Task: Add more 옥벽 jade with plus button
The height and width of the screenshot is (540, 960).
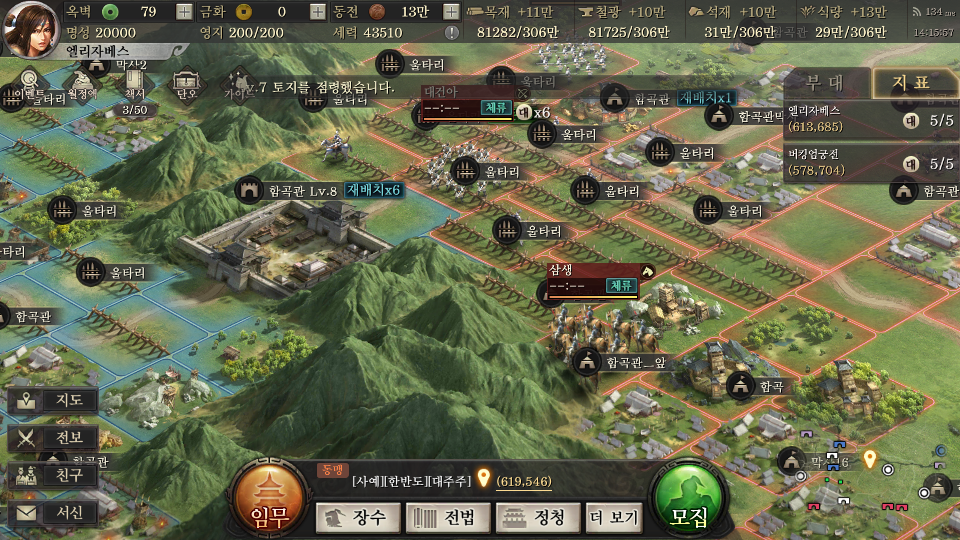Action: pos(184,12)
